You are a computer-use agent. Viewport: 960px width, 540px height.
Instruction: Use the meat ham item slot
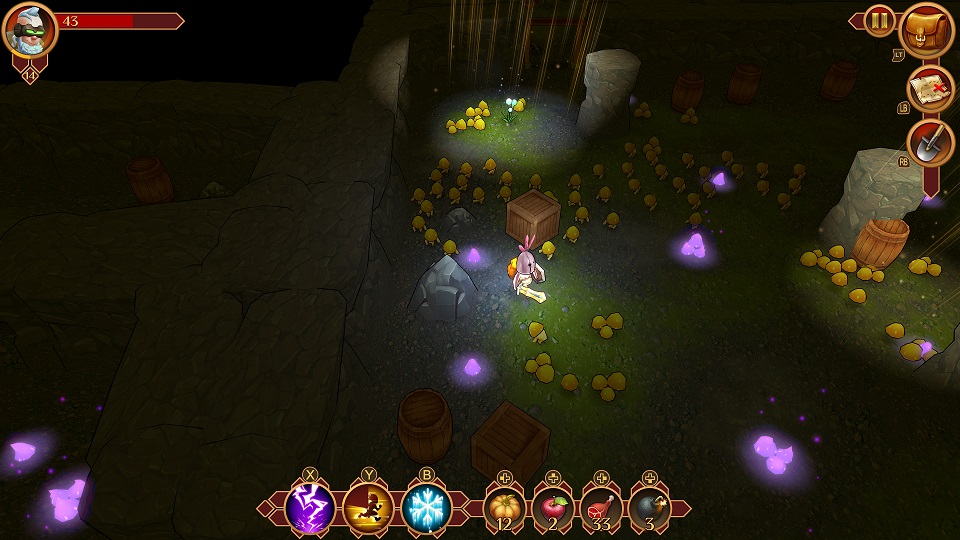pyautogui.click(x=601, y=508)
